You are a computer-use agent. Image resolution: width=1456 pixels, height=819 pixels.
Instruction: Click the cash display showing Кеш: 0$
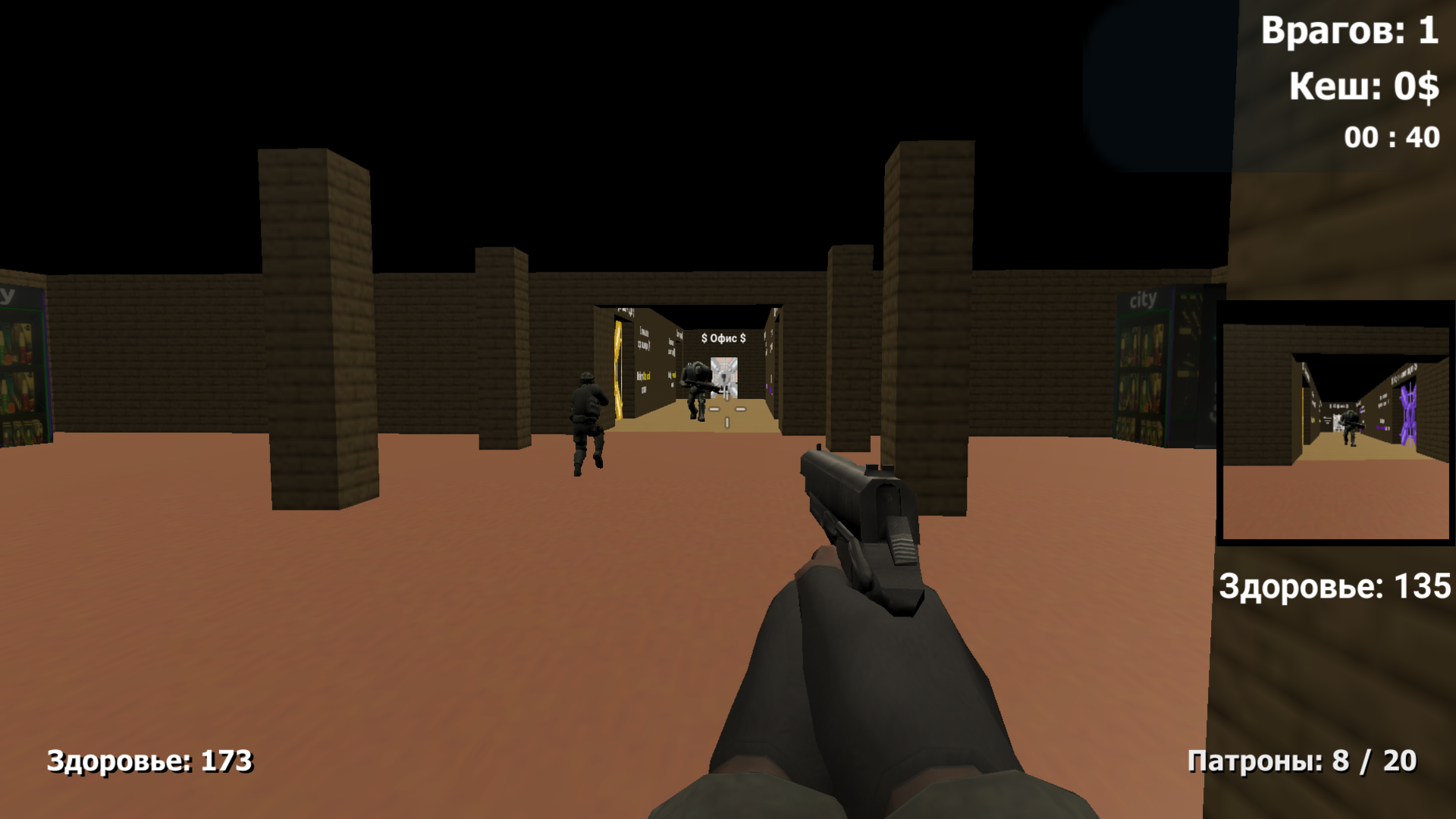pyautogui.click(x=1363, y=86)
